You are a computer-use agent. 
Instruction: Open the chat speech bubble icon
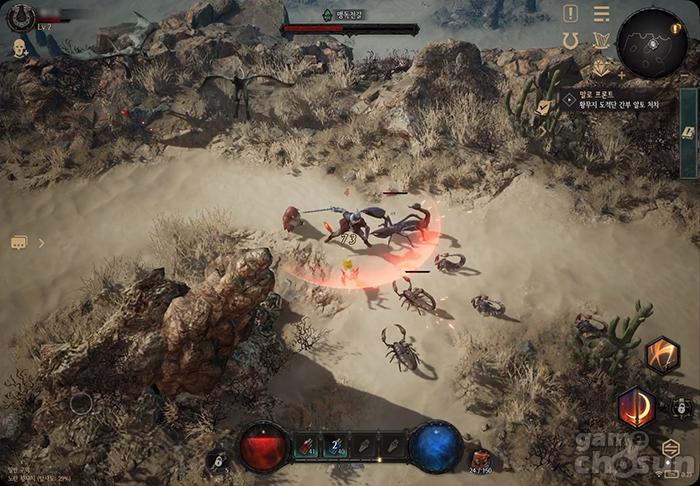[19, 242]
